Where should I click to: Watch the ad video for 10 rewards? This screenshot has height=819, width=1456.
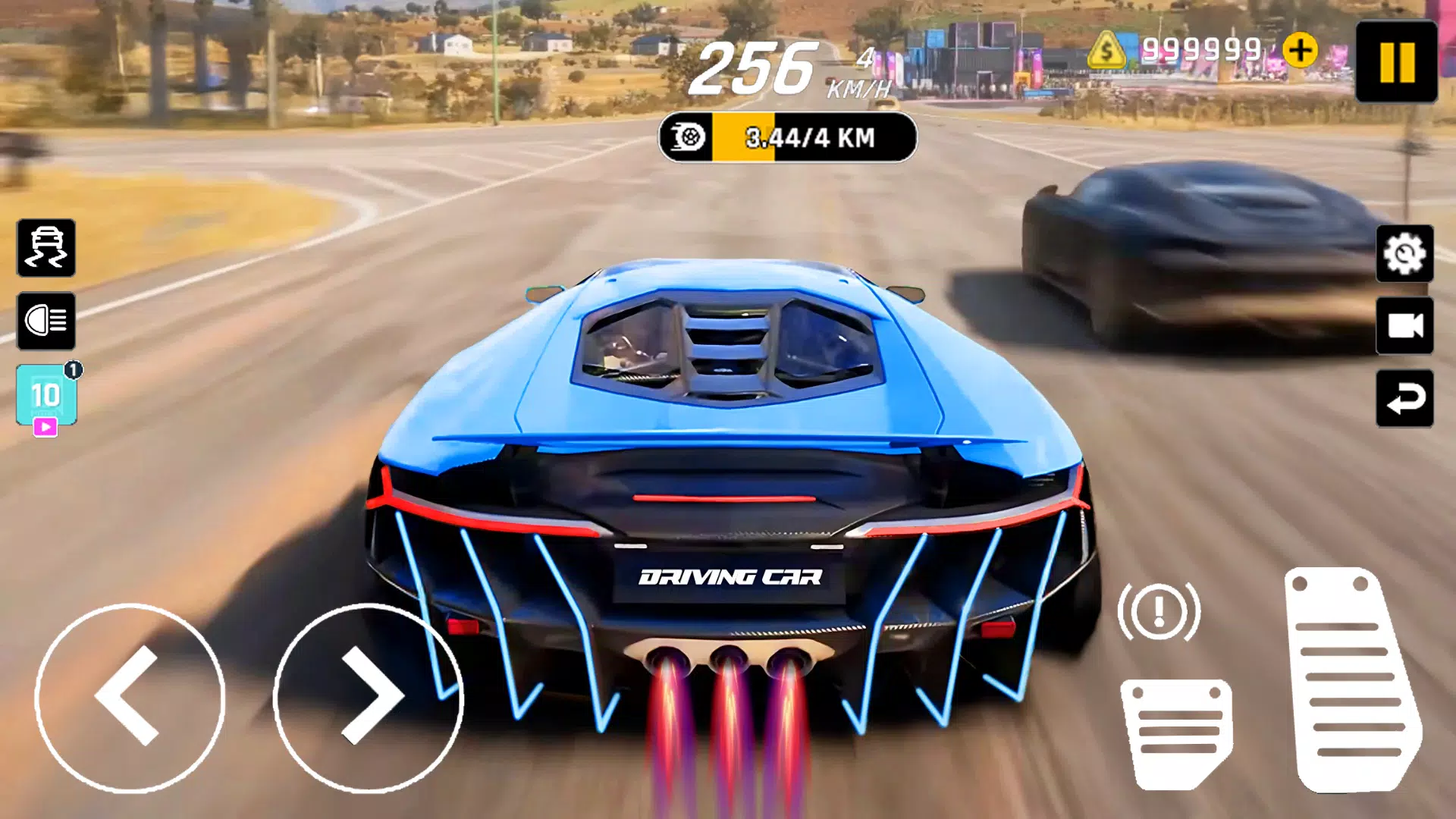47,397
